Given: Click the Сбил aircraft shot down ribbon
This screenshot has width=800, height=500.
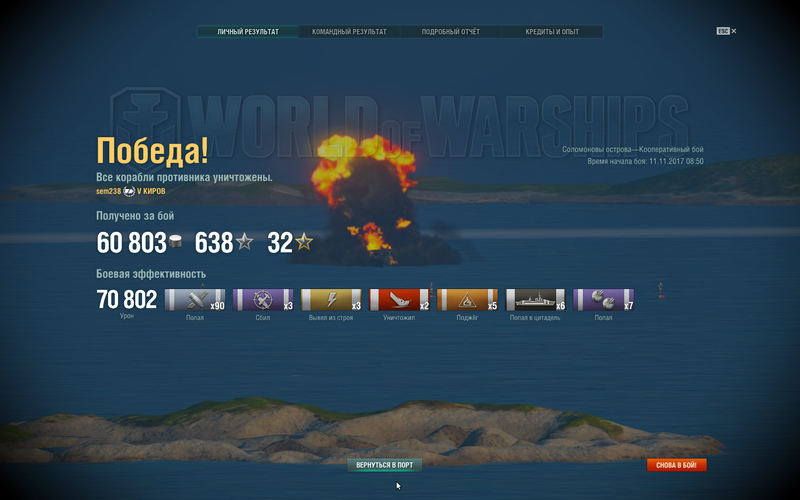Looking at the screenshot, I should [263, 300].
